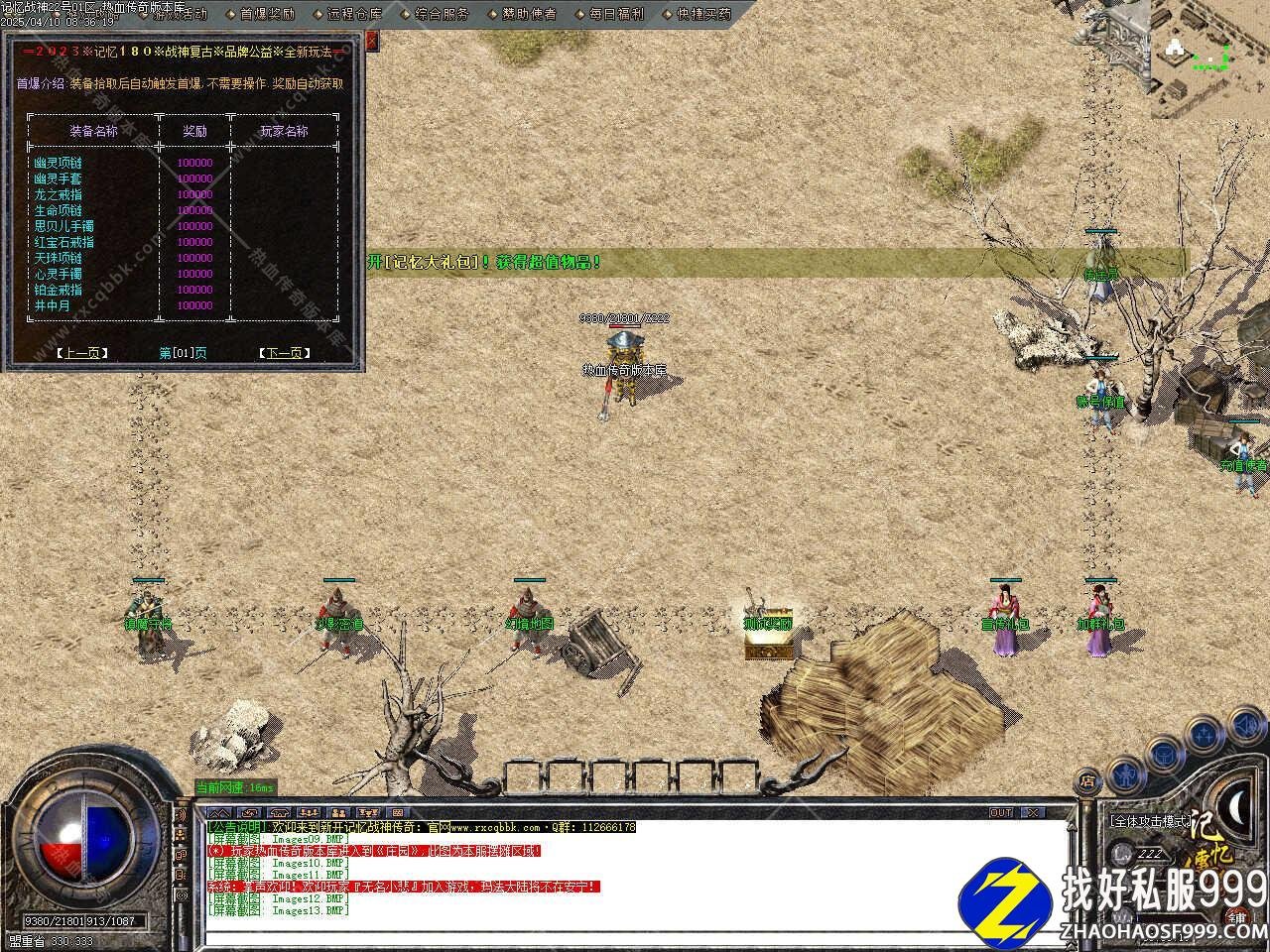Image resolution: width=1270 pixels, height=952 pixels.
Task: Open the 游戏活动 menu
Action: pyautogui.click(x=180, y=15)
